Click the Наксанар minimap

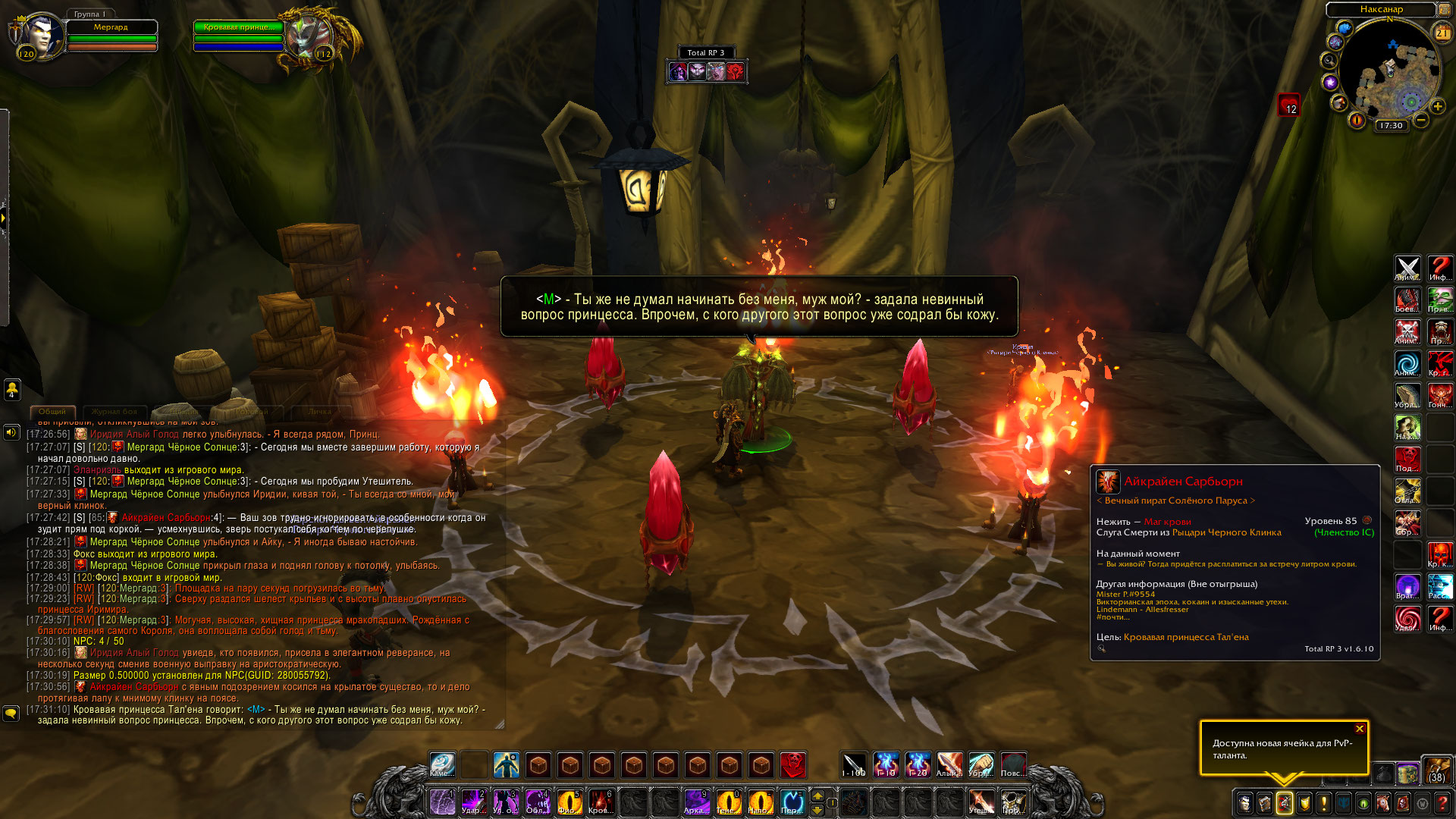pyautogui.click(x=1389, y=74)
